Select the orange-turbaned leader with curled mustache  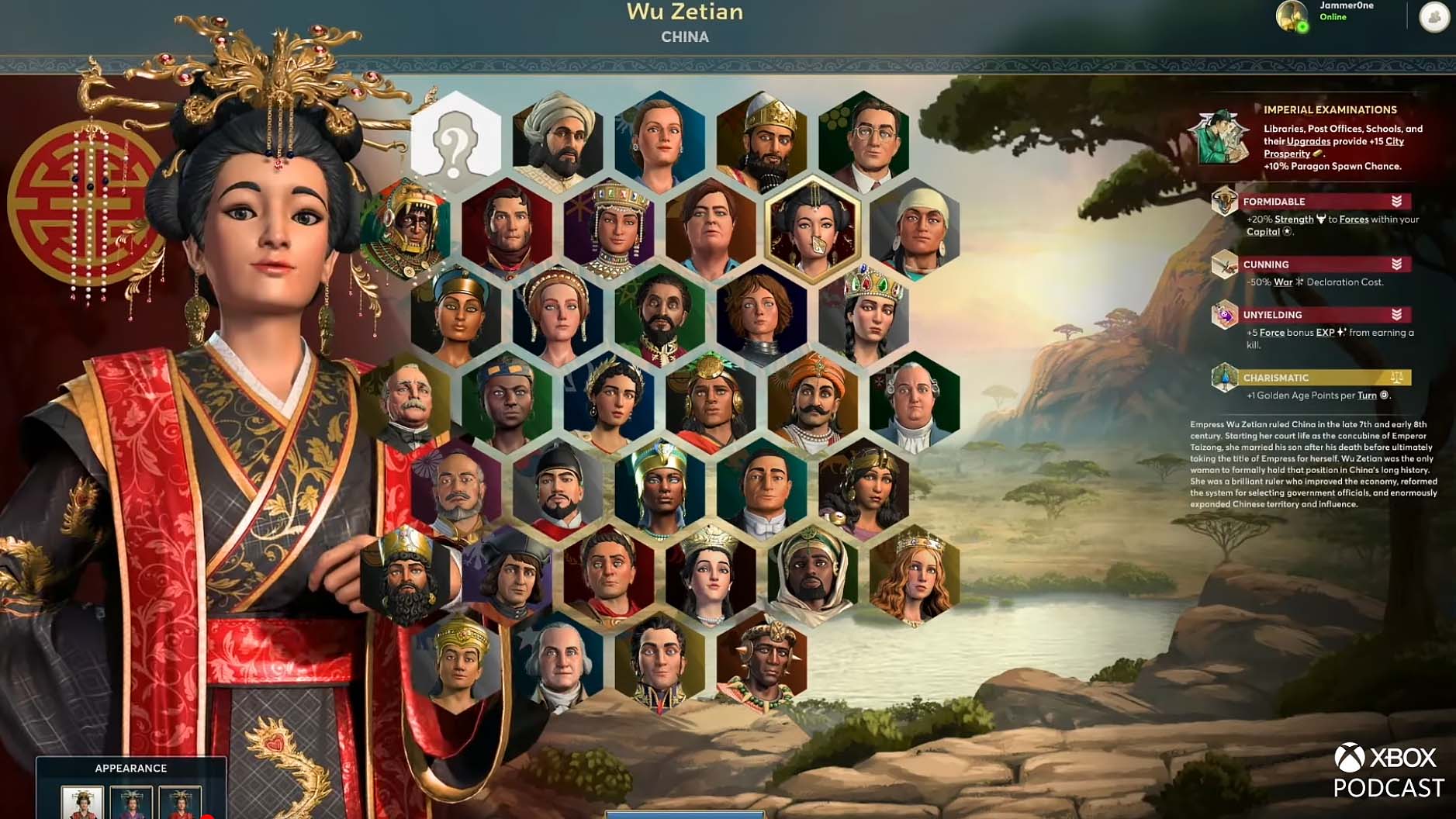tap(812, 403)
